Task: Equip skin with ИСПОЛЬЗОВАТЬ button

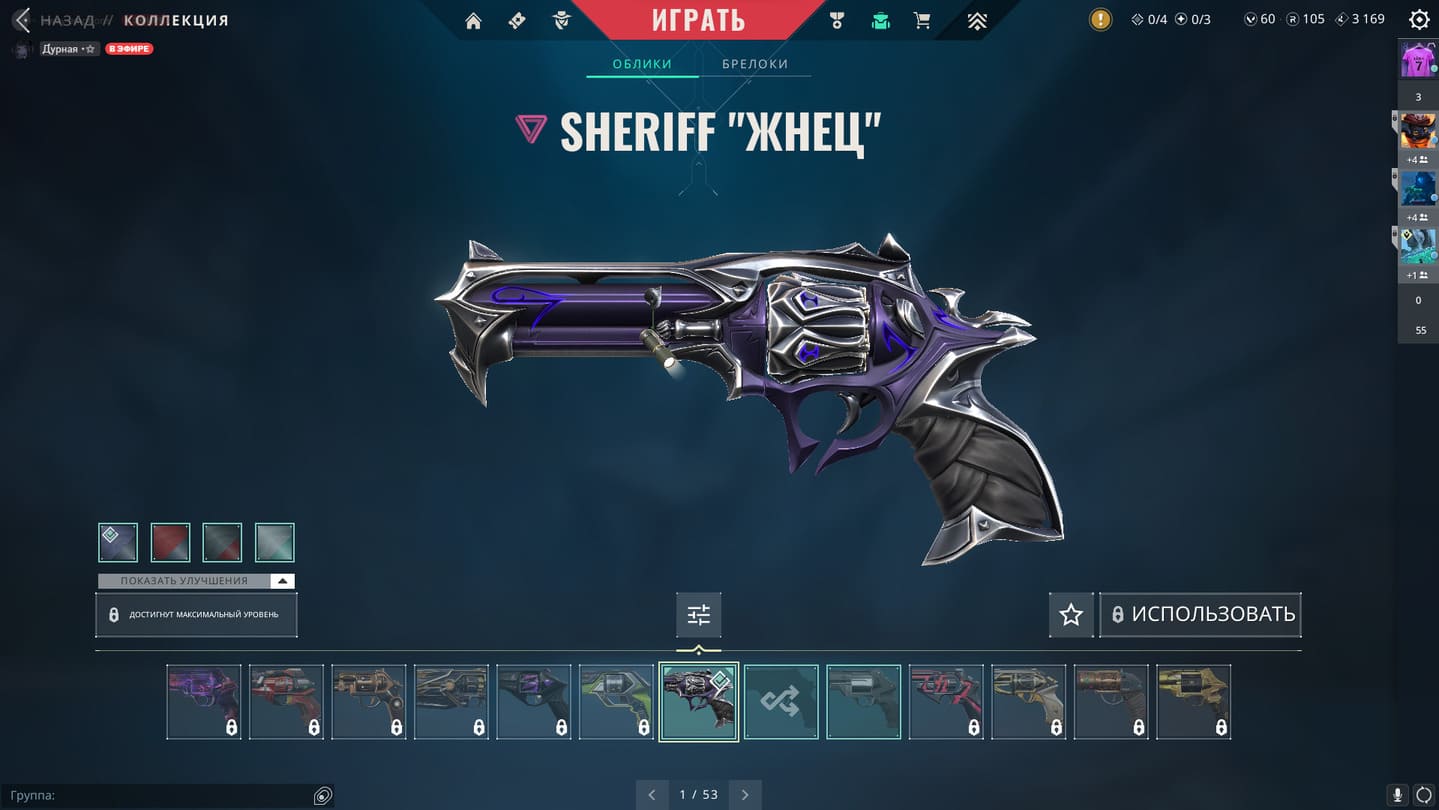Action: point(1201,615)
